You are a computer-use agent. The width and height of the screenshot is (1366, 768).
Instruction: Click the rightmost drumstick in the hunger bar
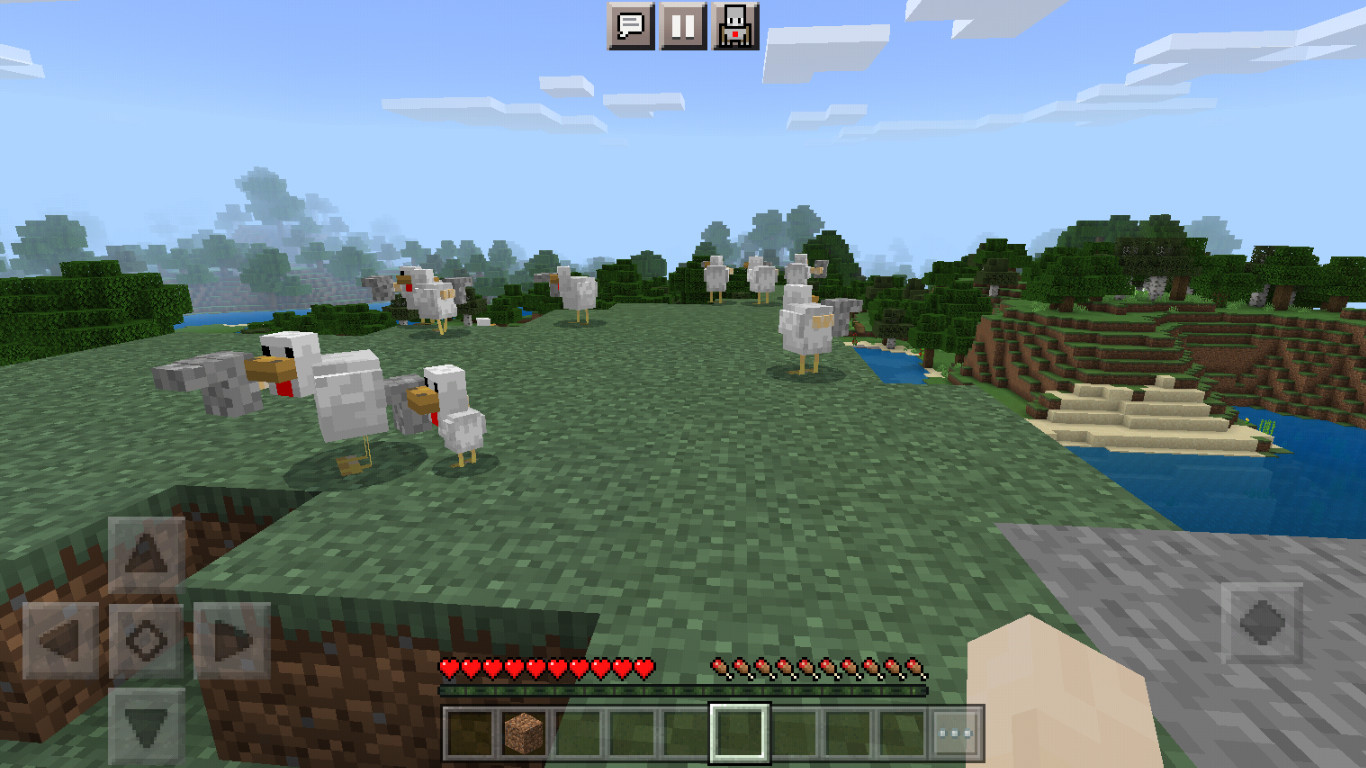(x=918, y=666)
